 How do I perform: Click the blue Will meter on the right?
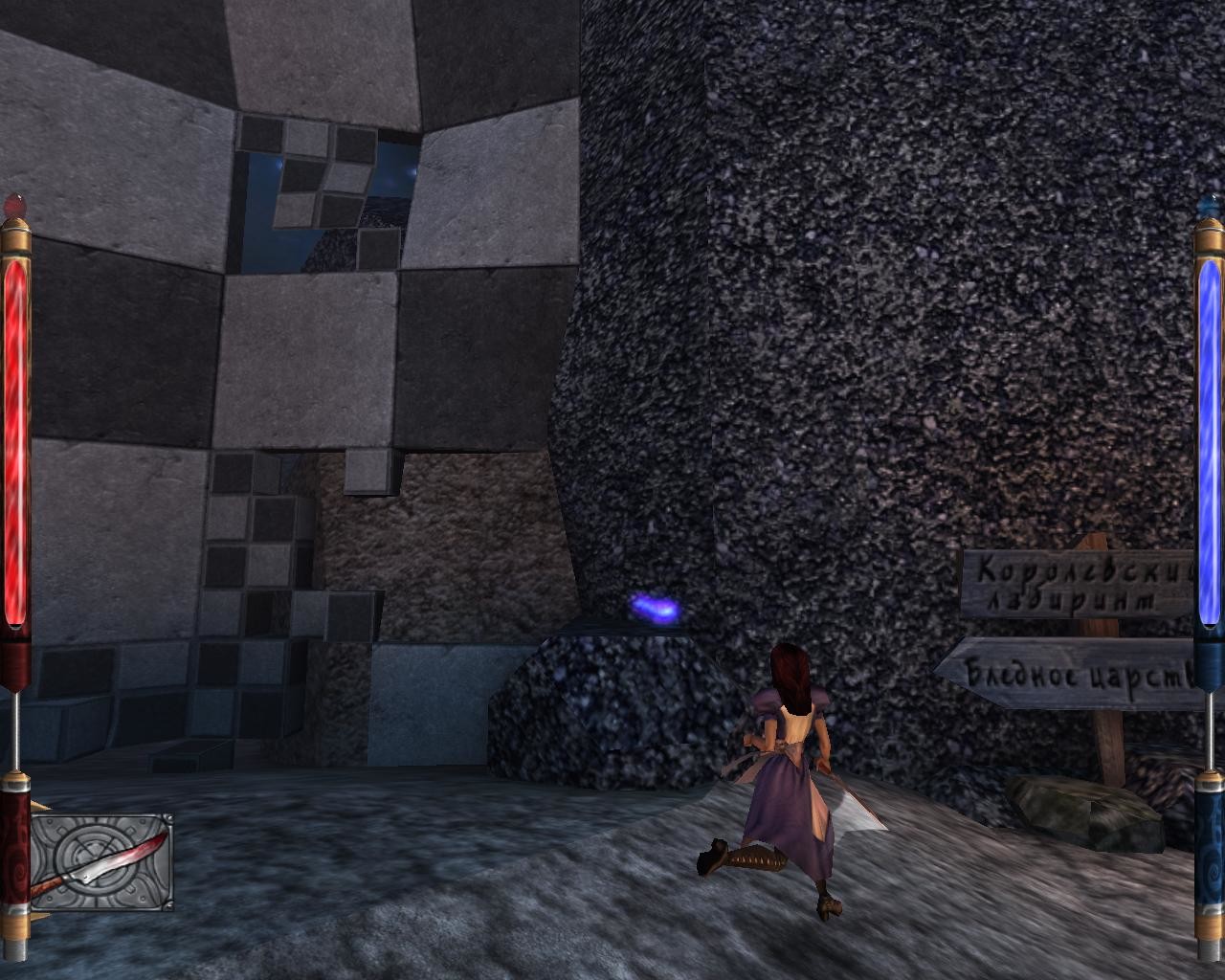tap(1208, 431)
